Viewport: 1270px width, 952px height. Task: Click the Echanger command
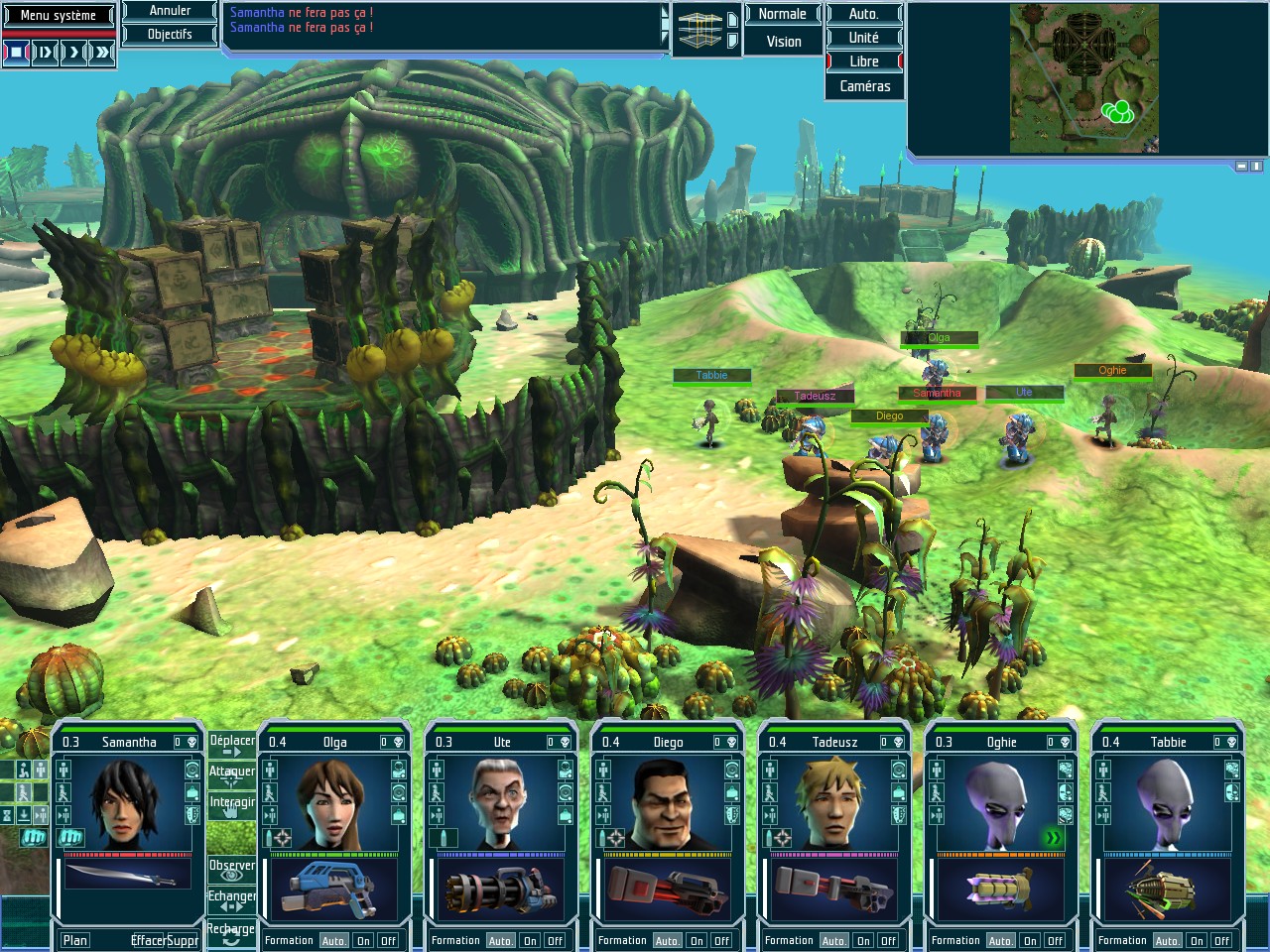[x=232, y=899]
